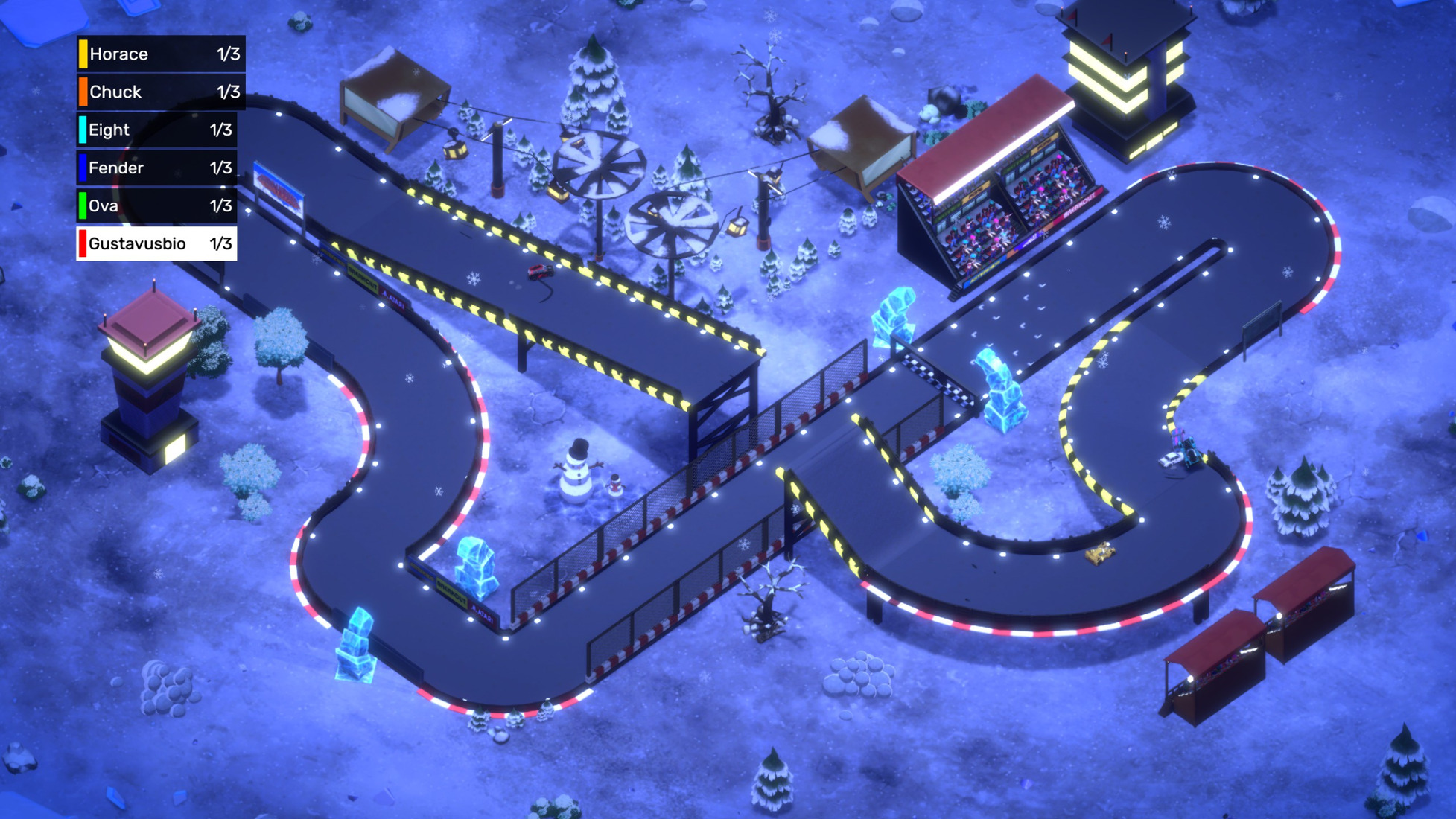Select the highlighted Gustavusbio row

[157, 243]
